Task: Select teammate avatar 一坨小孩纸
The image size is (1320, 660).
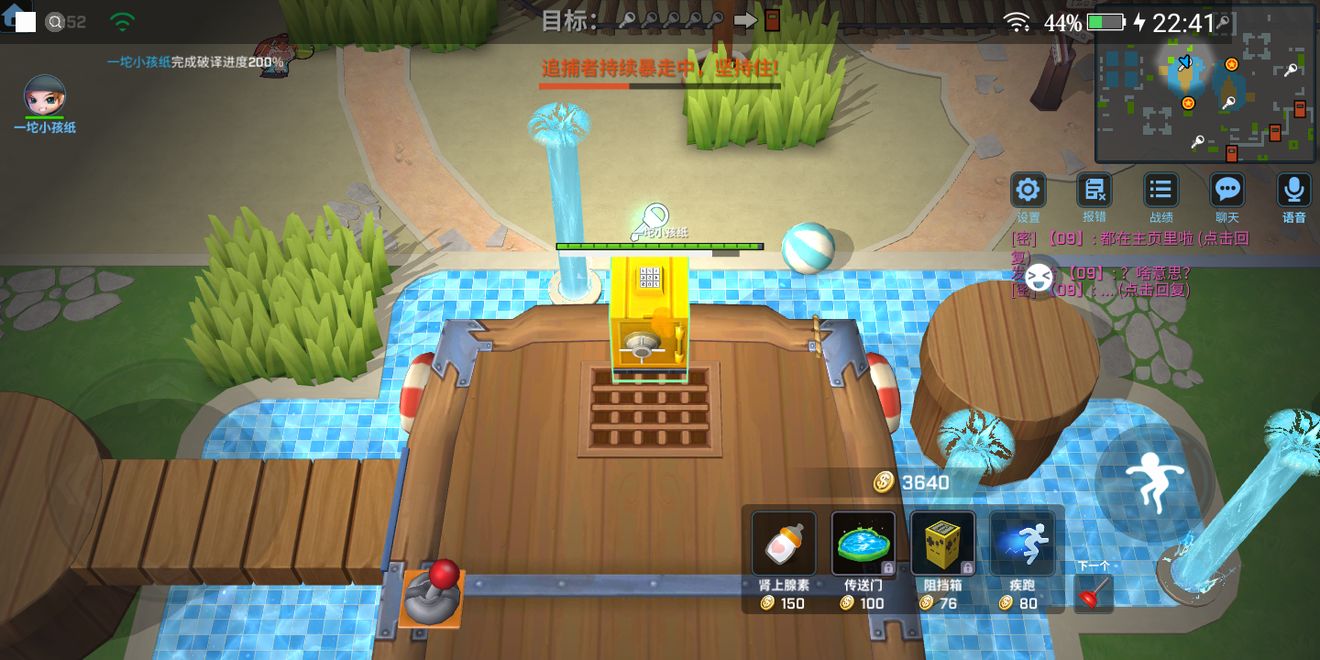Action: point(44,96)
